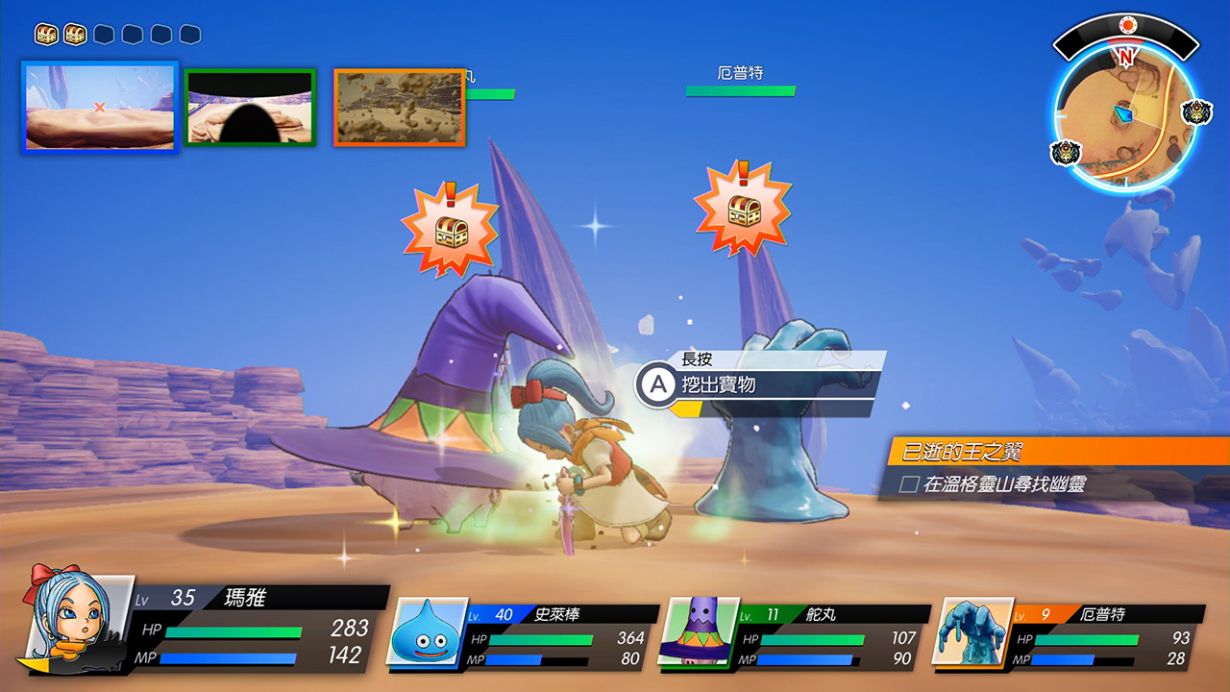Select the 史萊棒 slime party portrait
Image resolution: width=1230 pixels, height=692 pixels.
[428, 632]
